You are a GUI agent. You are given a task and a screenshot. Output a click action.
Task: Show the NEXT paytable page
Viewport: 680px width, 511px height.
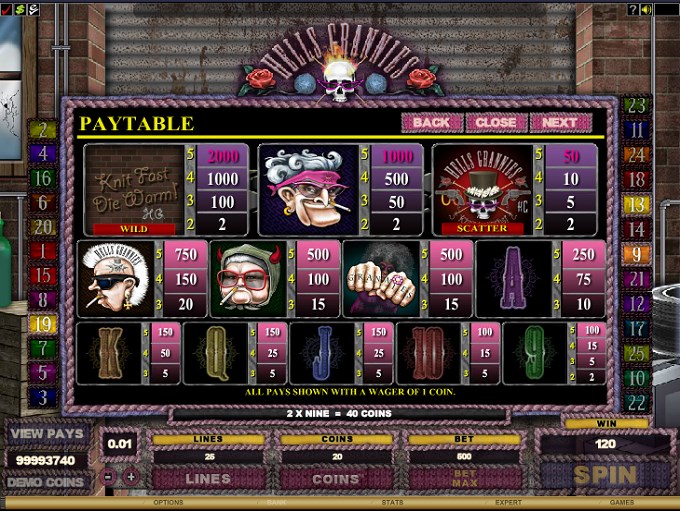point(561,122)
